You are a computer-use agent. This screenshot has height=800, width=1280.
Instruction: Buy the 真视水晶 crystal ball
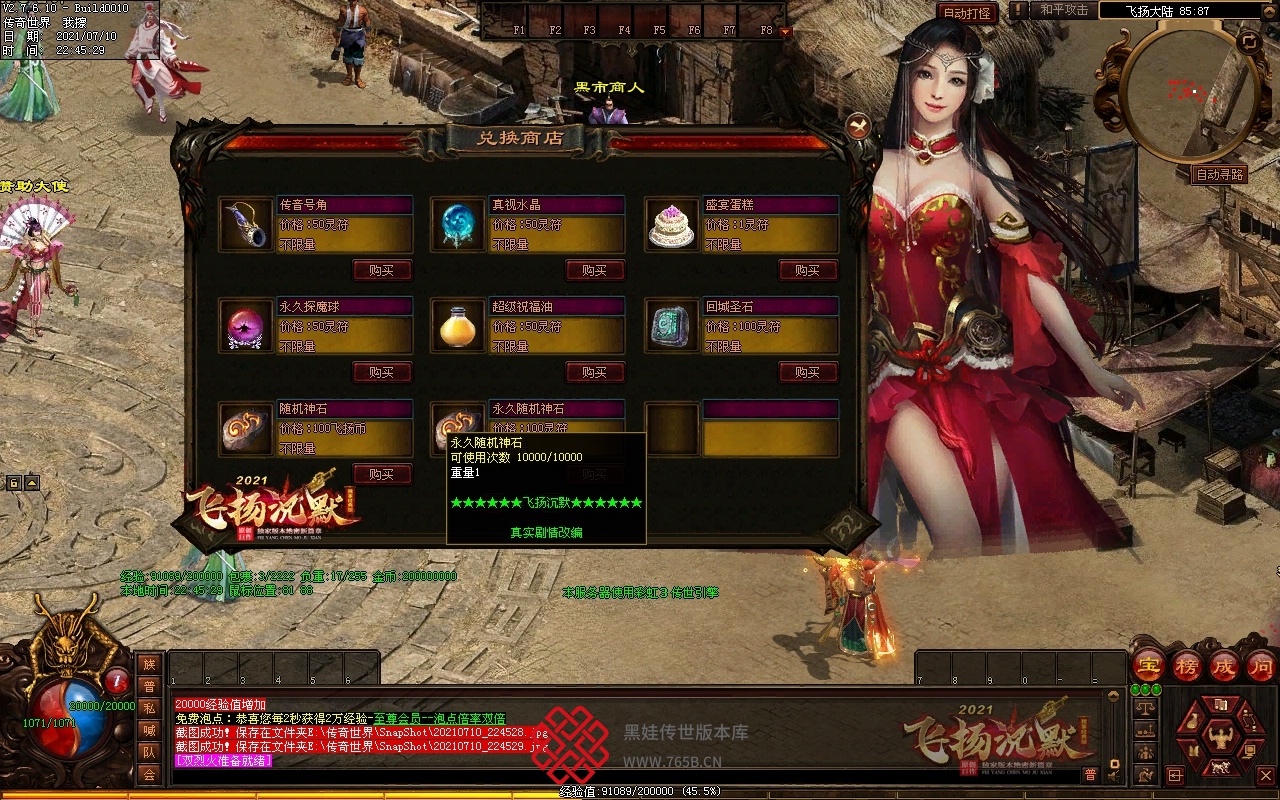[x=595, y=270]
